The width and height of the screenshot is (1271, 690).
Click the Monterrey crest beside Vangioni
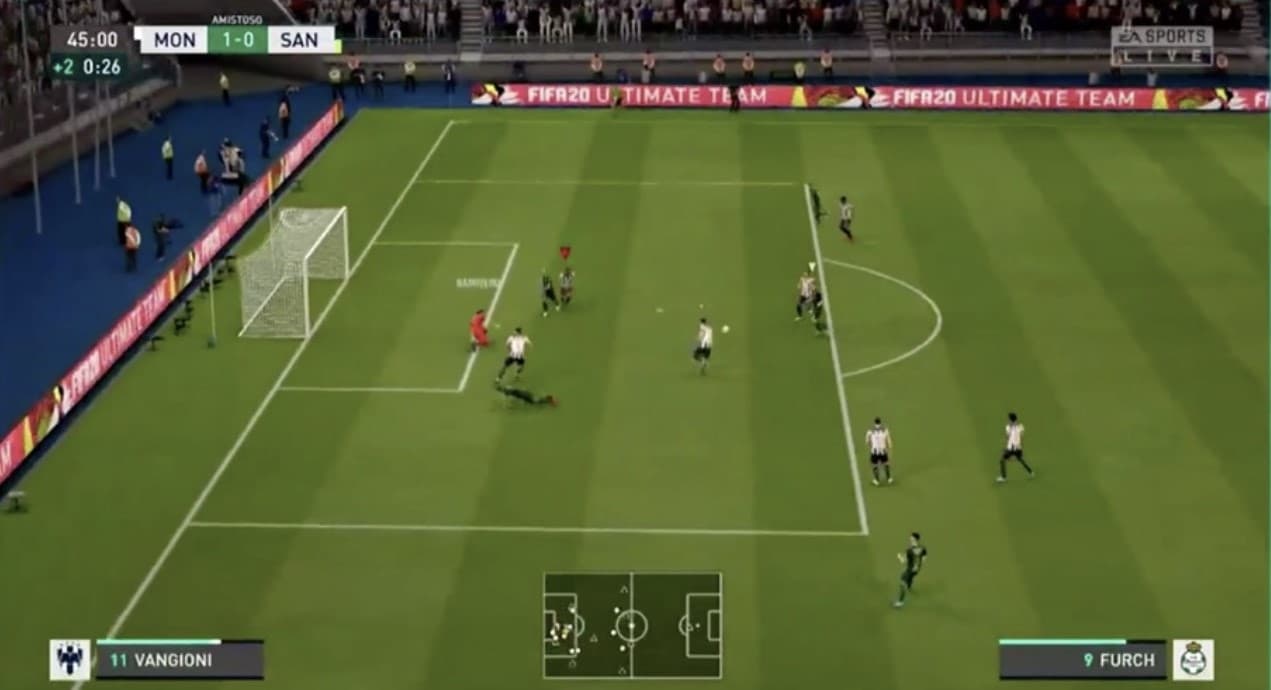70,660
